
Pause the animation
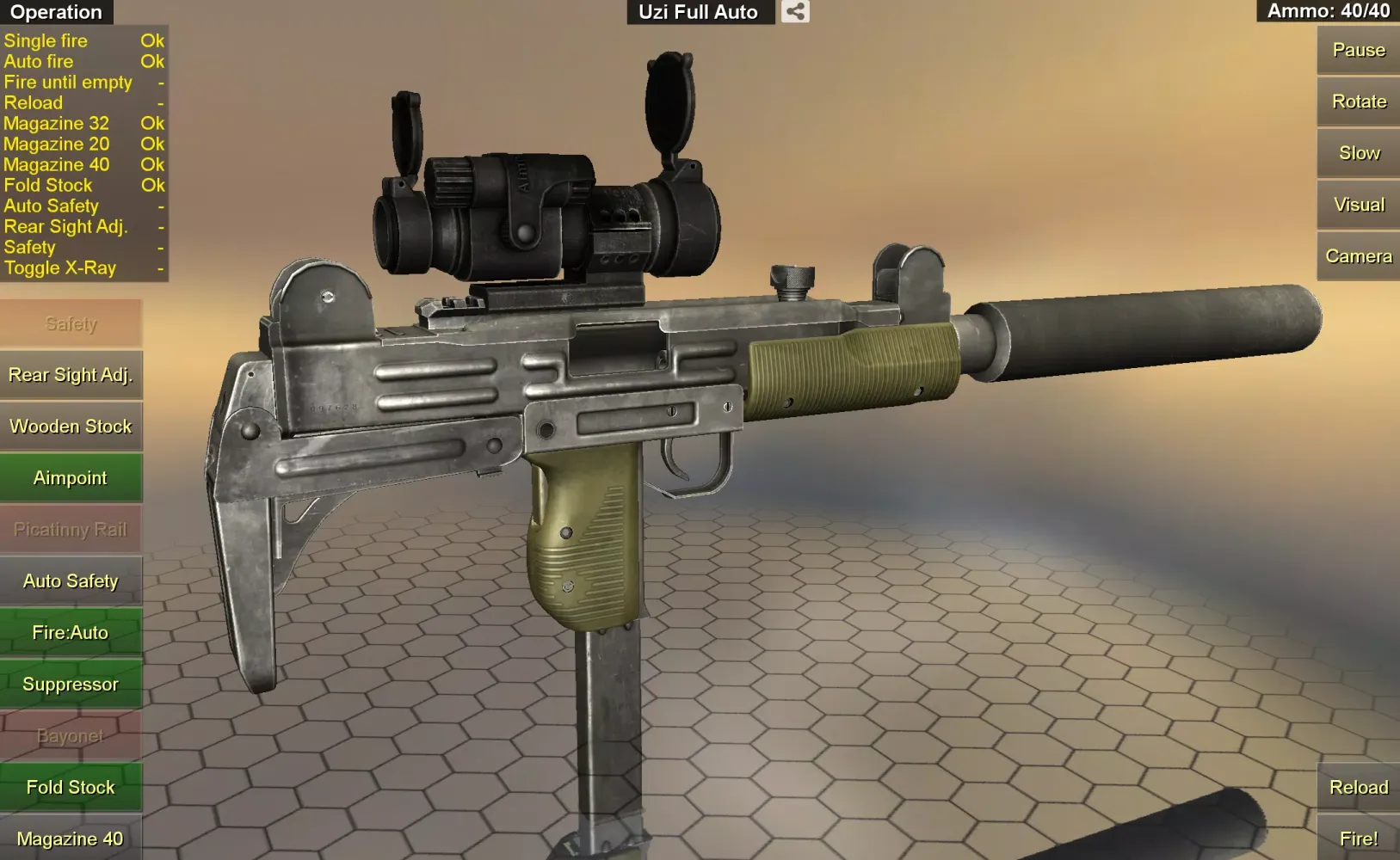tap(1357, 50)
